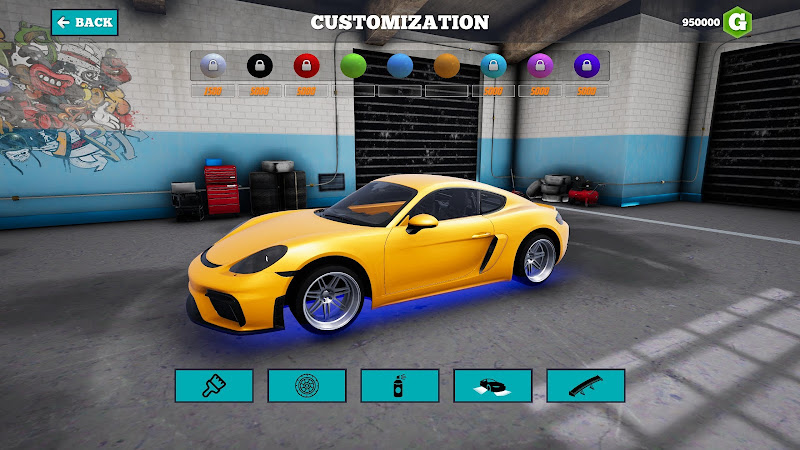This screenshot has width=800, height=450.
Task: Select the locked silver paint color
Action: [213, 66]
